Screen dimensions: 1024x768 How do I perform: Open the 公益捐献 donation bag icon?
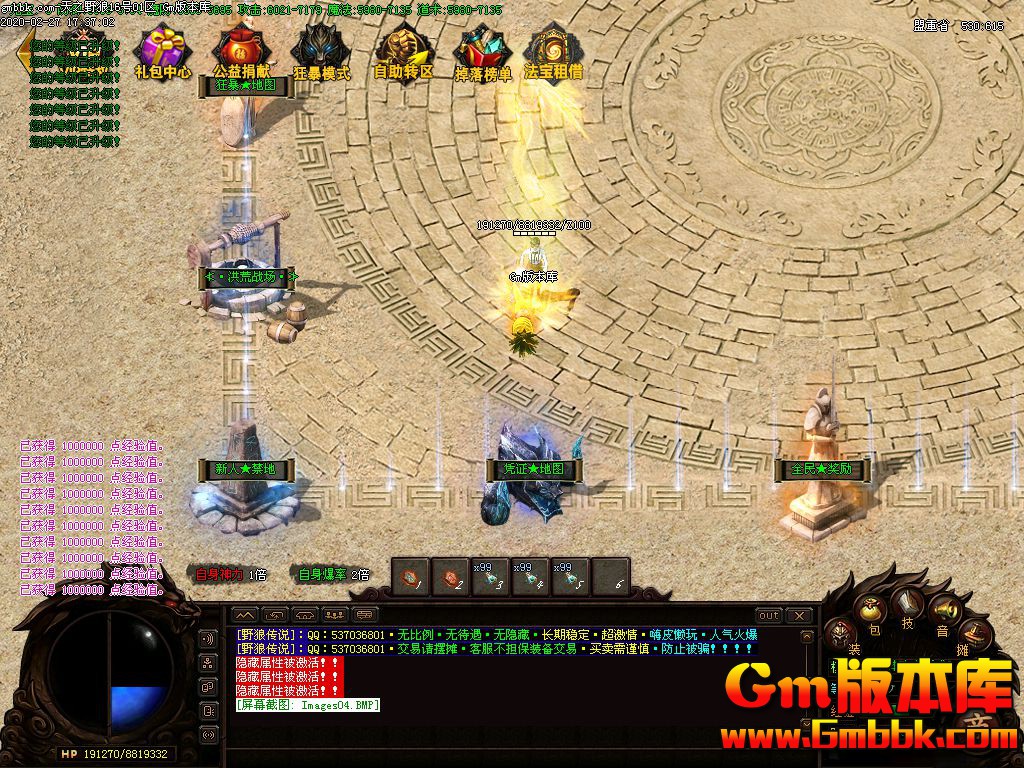241,52
